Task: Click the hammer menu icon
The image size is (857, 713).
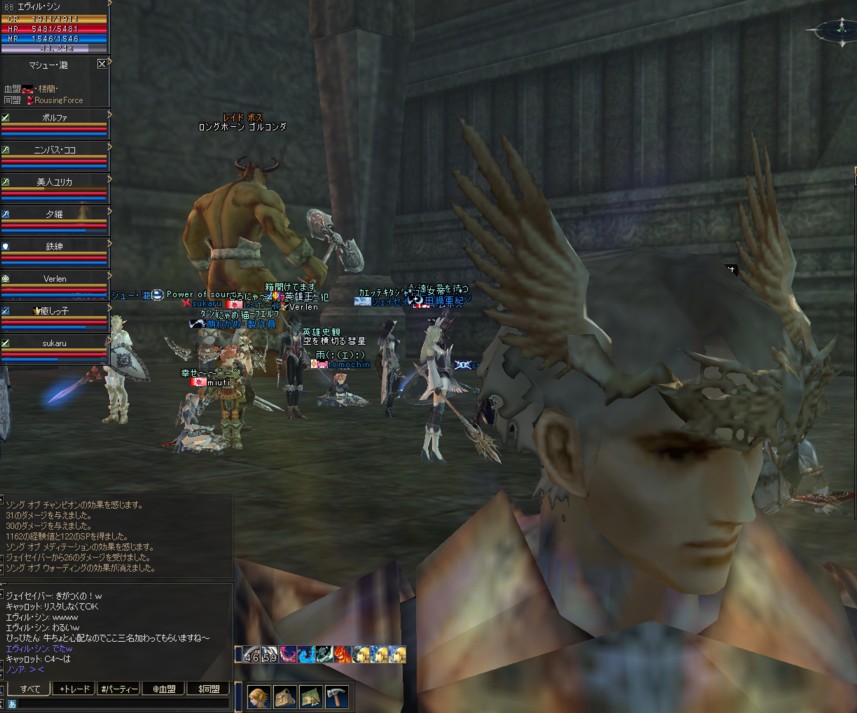Action: (336, 697)
